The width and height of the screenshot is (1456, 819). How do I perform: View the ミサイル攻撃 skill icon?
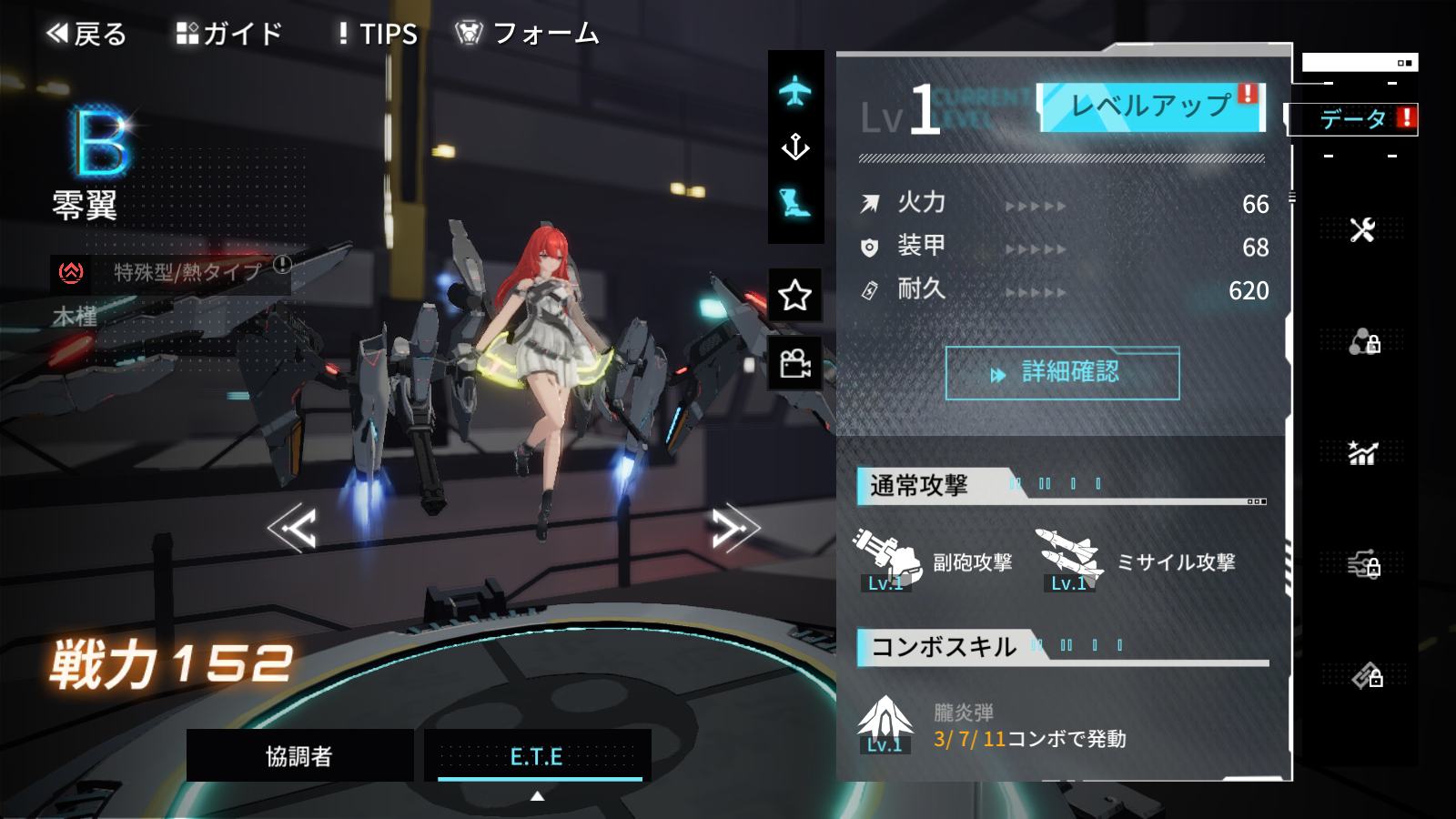click(1070, 559)
